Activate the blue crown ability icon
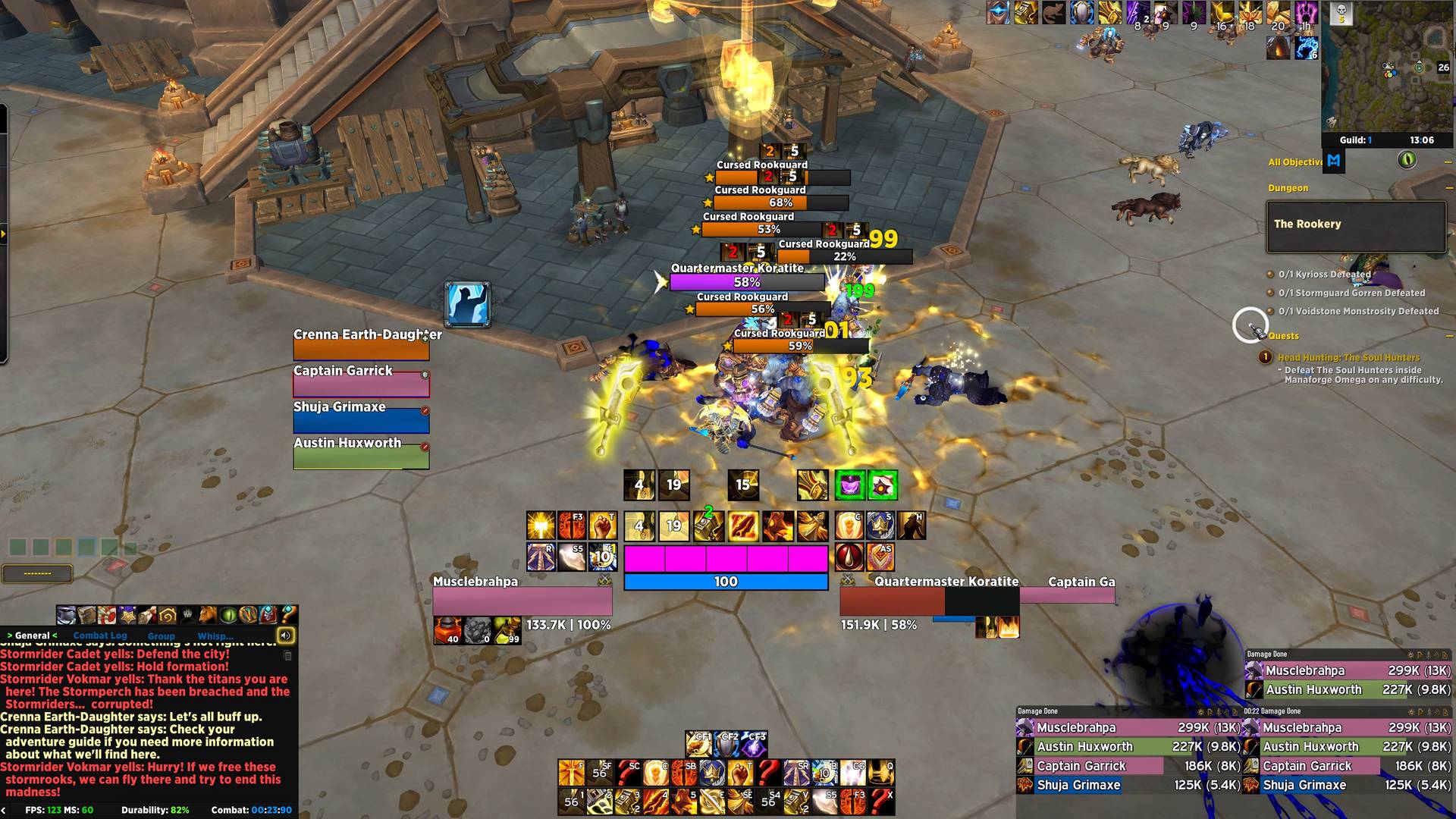Image resolution: width=1456 pixels, height=819 pixels. pos(880,526)
